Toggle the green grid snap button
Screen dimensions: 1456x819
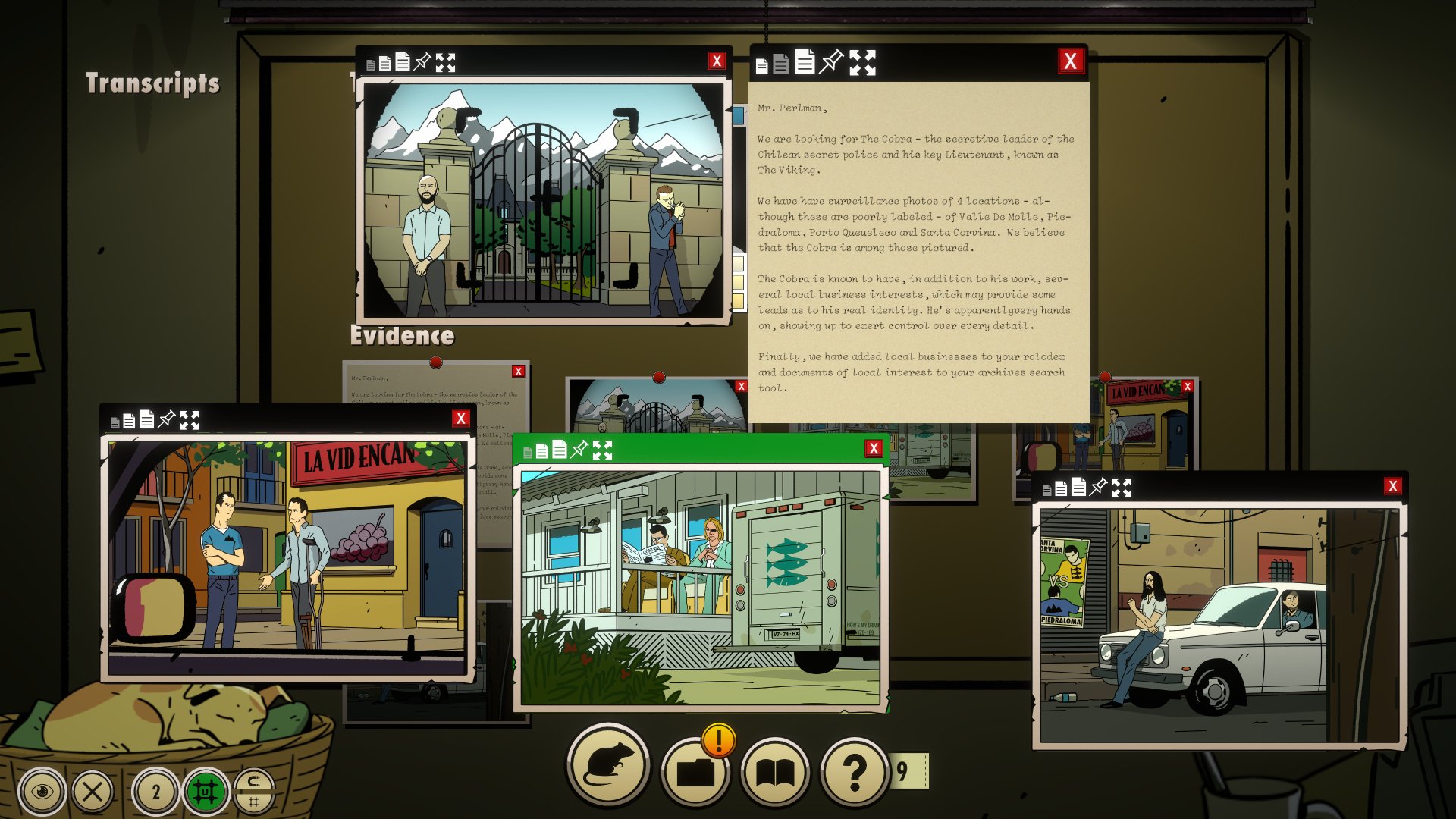pyautogui.click(x=205, y=792)
